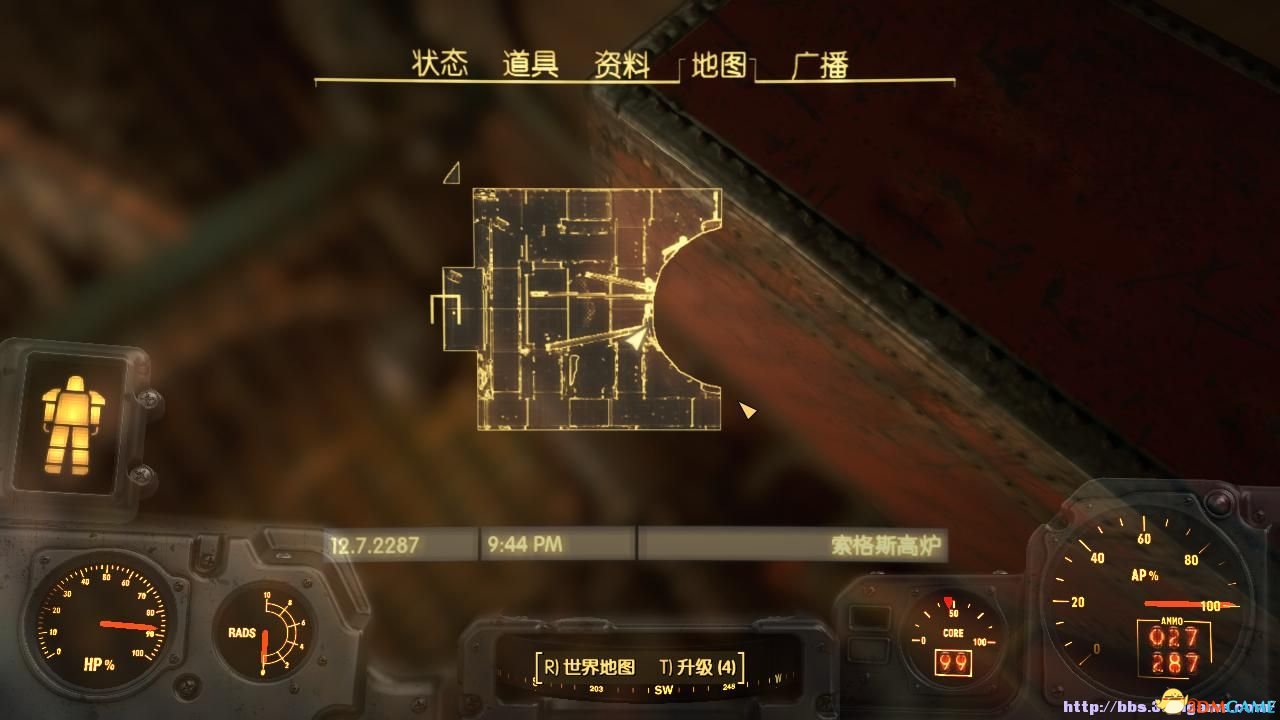This screenshot has width=1280, height=720.
Task: Select the player arrow marker on the local map
Action: click(634, 340)
